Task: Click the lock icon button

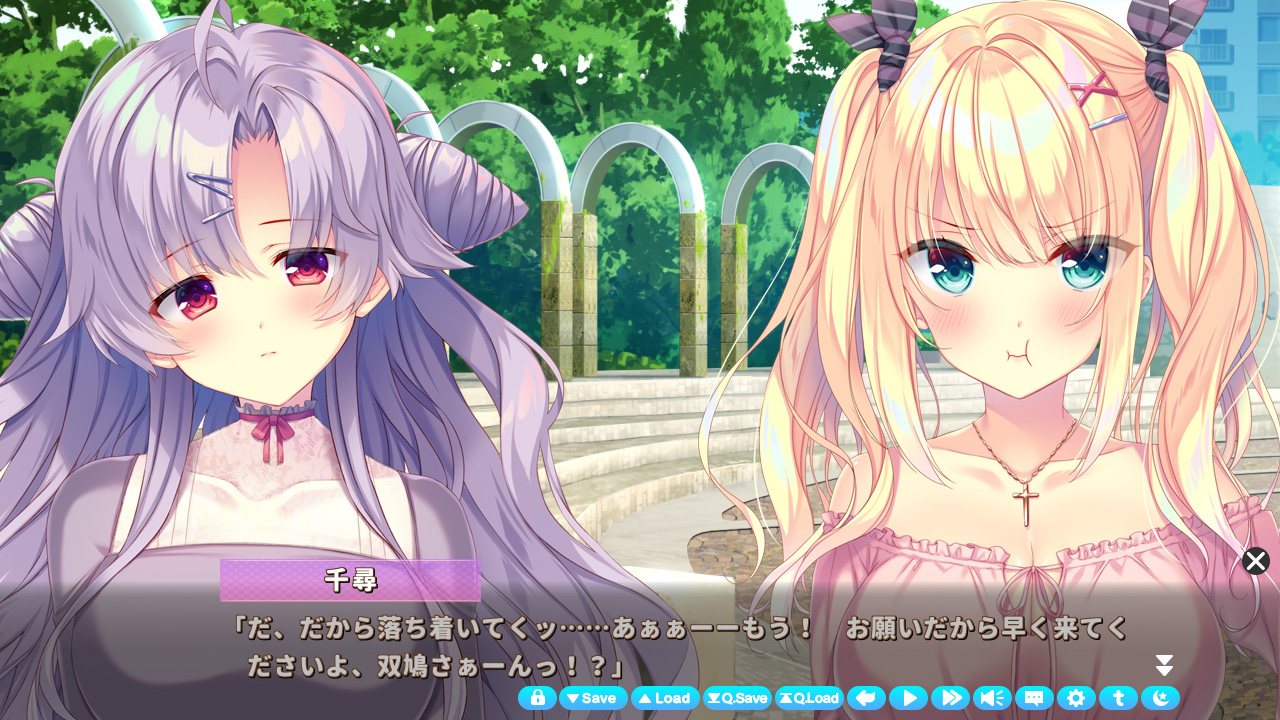Action: (537, 698)
